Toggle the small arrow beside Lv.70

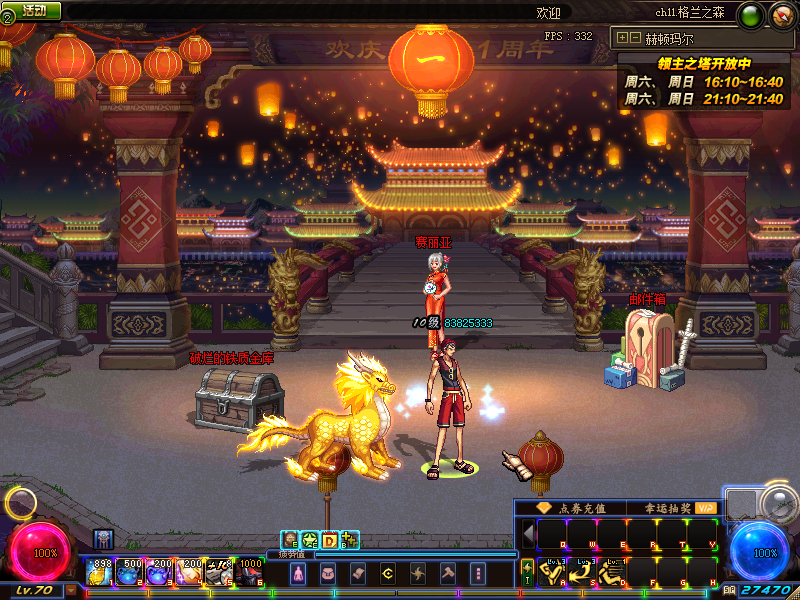coord(71,590)
